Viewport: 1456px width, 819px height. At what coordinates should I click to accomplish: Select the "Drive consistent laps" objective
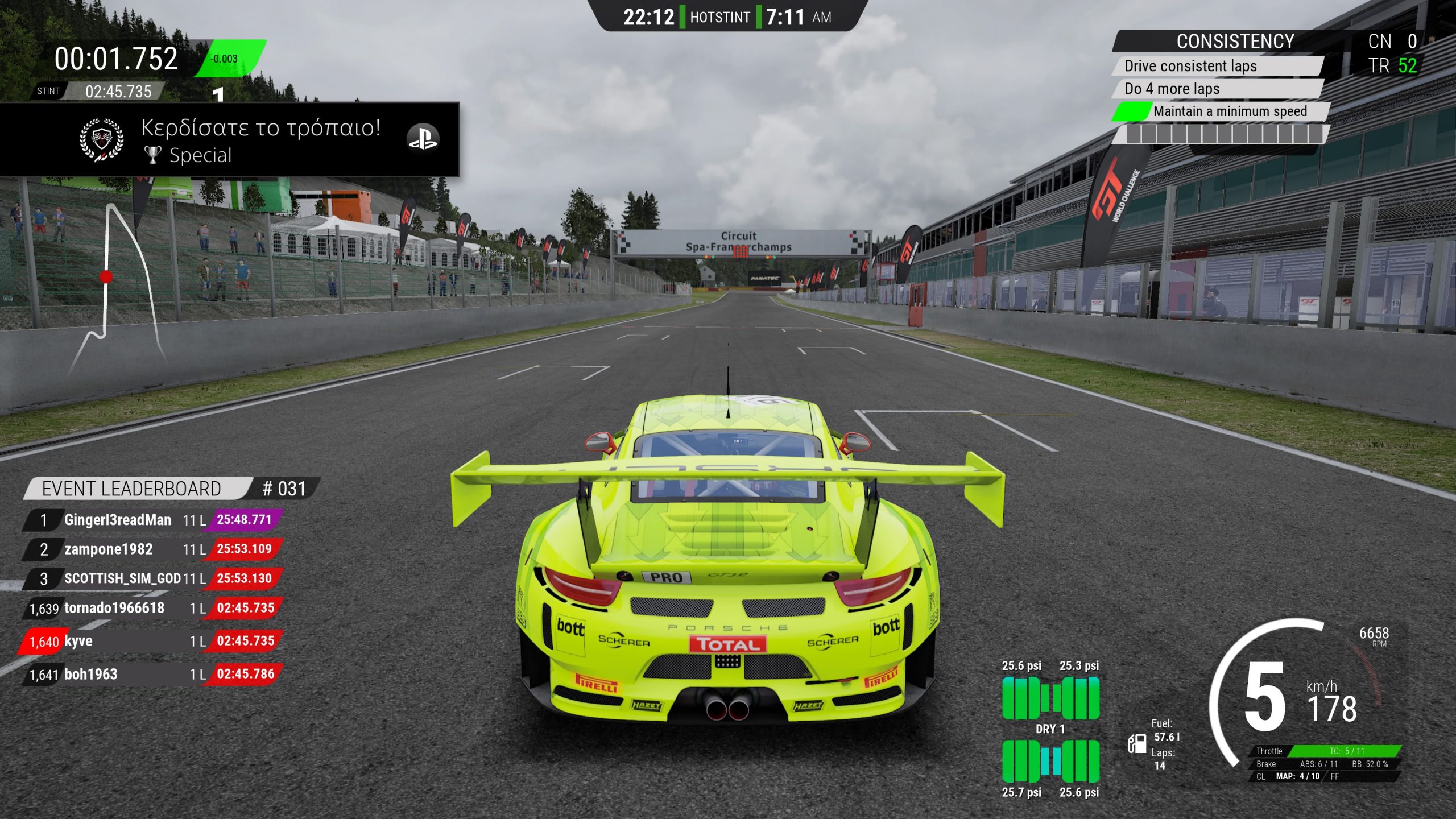[1217, 66]
